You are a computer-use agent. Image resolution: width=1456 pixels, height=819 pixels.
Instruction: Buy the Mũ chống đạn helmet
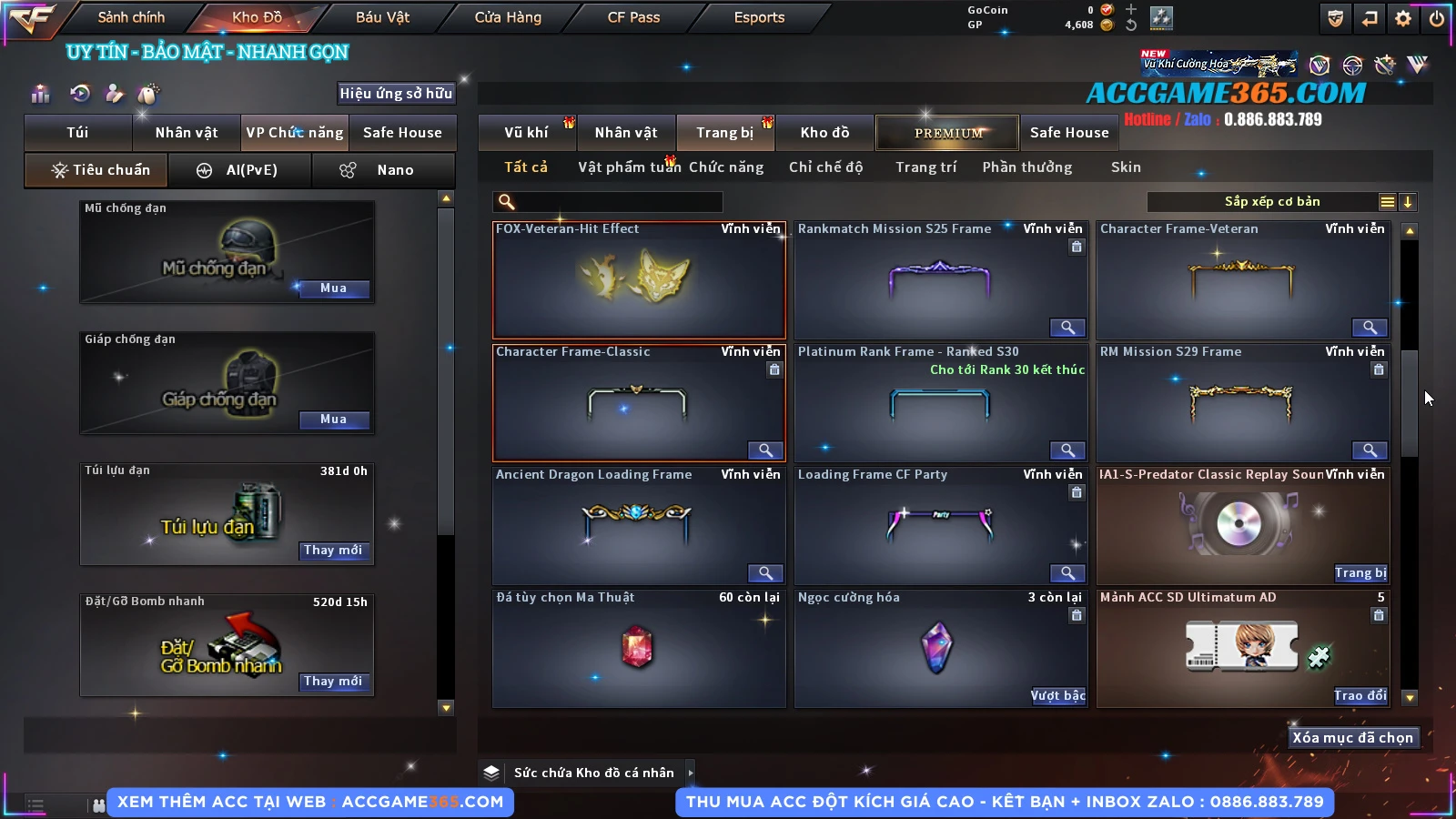click(333, 288)
